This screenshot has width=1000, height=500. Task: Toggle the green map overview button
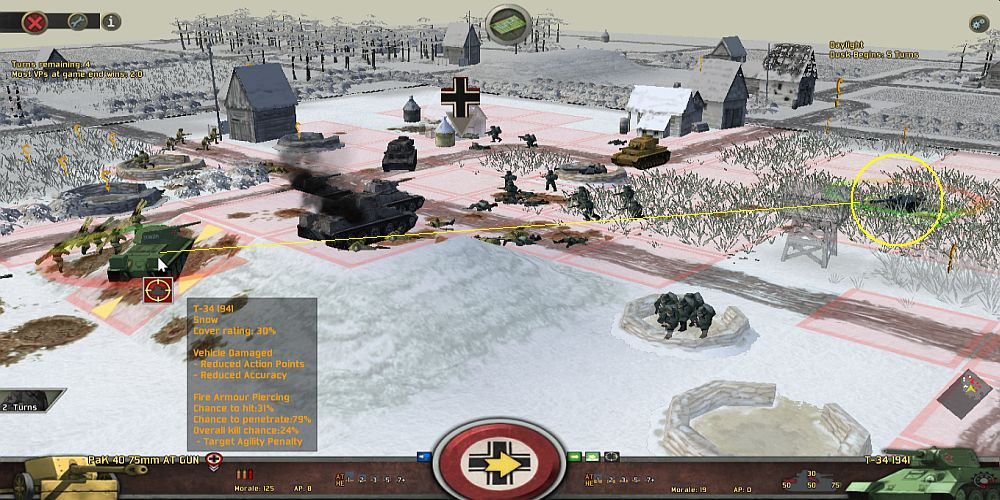pyautogui.click(x=508, y=22)
